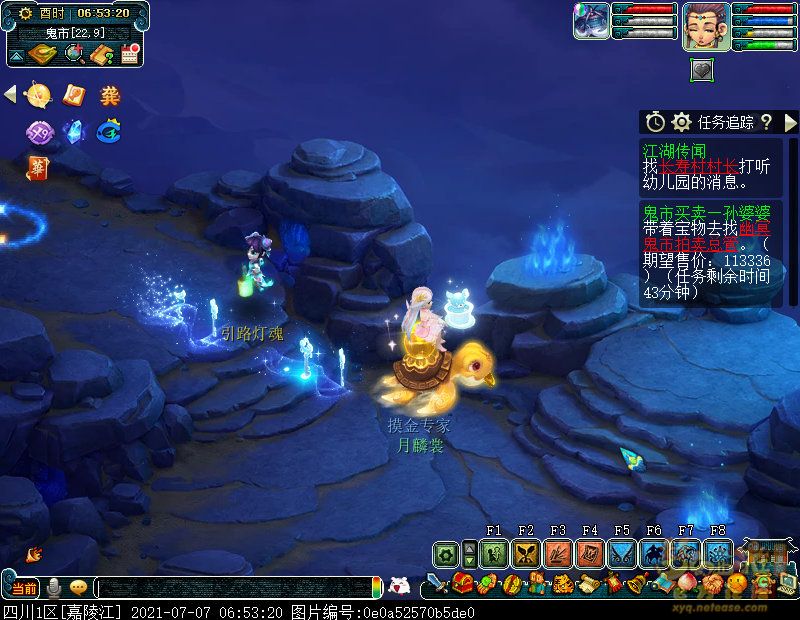The image size is (800, 620).
Task: Open quest tracker settings gear
Action: [682, 122]
